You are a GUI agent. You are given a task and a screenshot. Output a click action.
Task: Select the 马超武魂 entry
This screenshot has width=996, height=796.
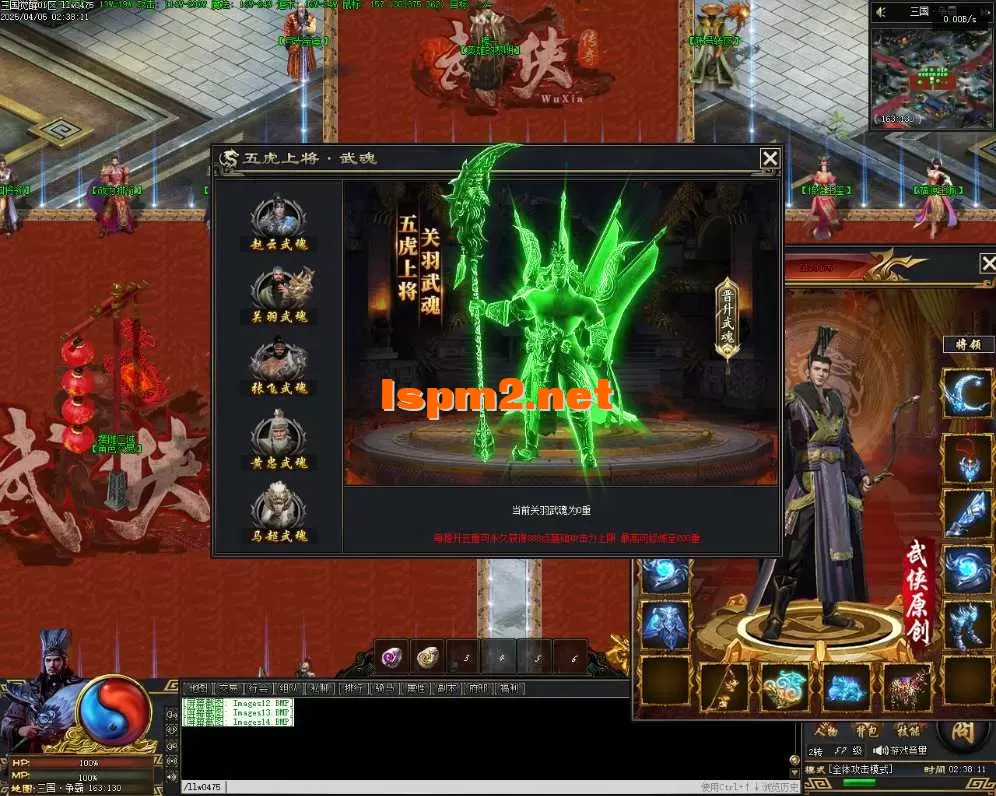pos(279,514)
